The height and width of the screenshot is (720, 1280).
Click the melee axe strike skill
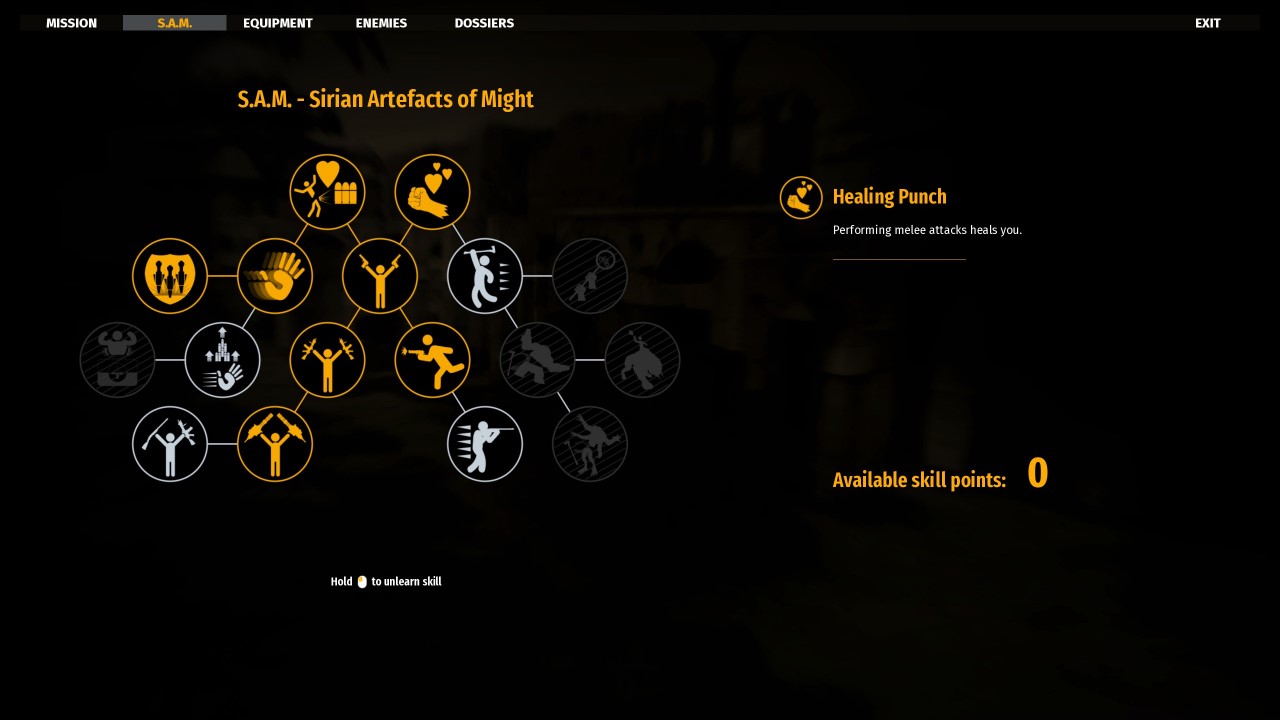[x=485, y=276]
